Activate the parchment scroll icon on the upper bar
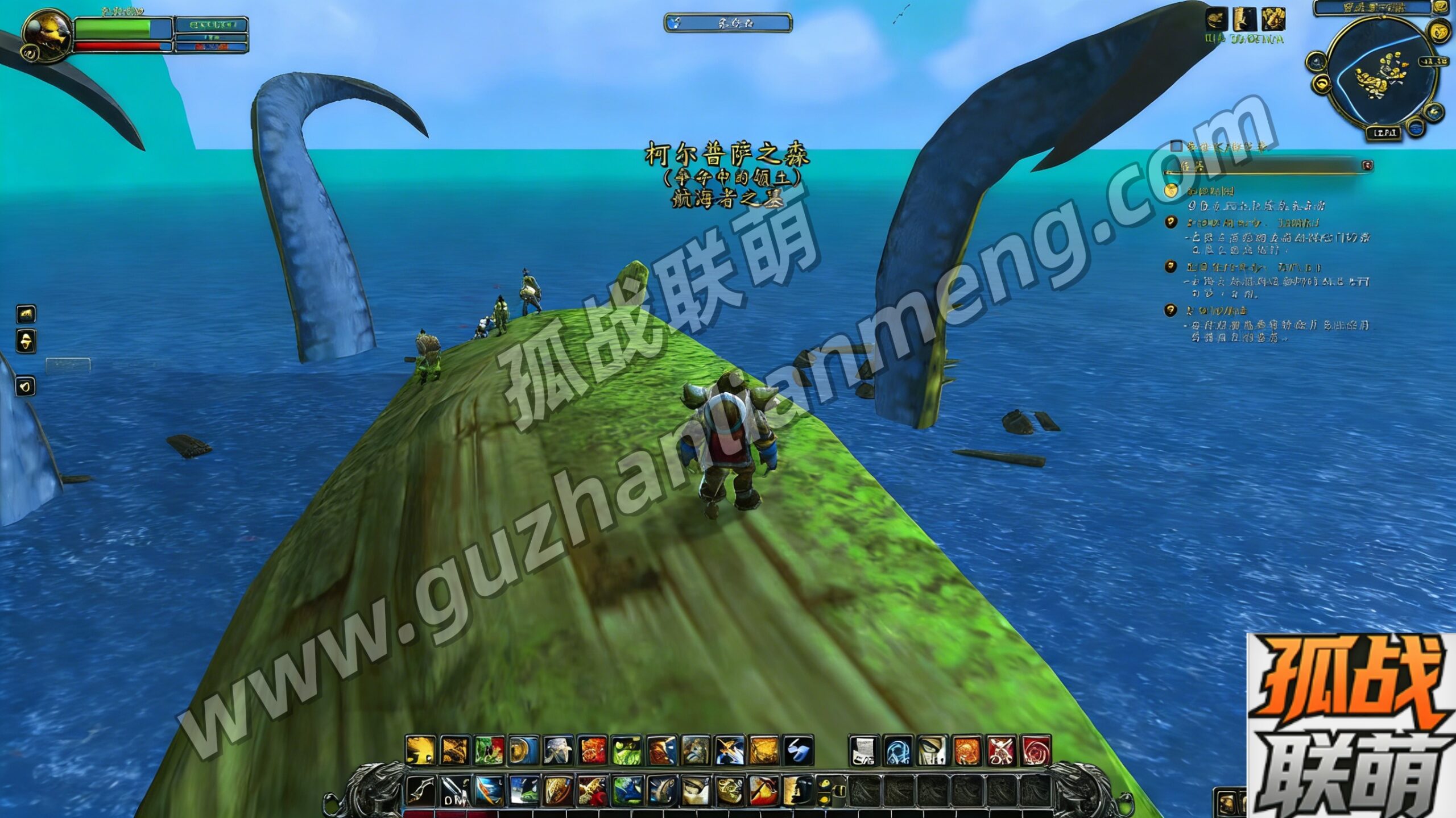Image resolution: width=1456 pixels, height=818 pixels. [864, 751]
